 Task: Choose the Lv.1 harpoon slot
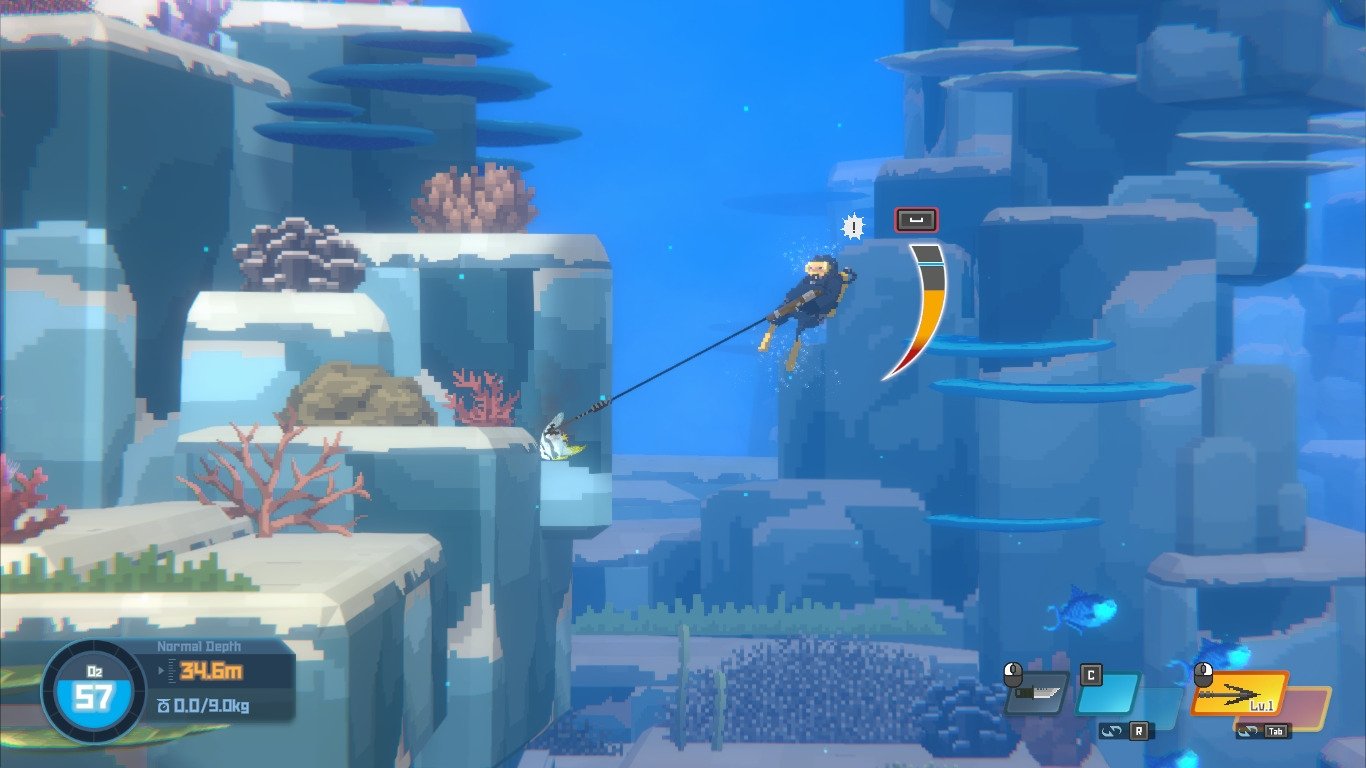click(1239, 693)
